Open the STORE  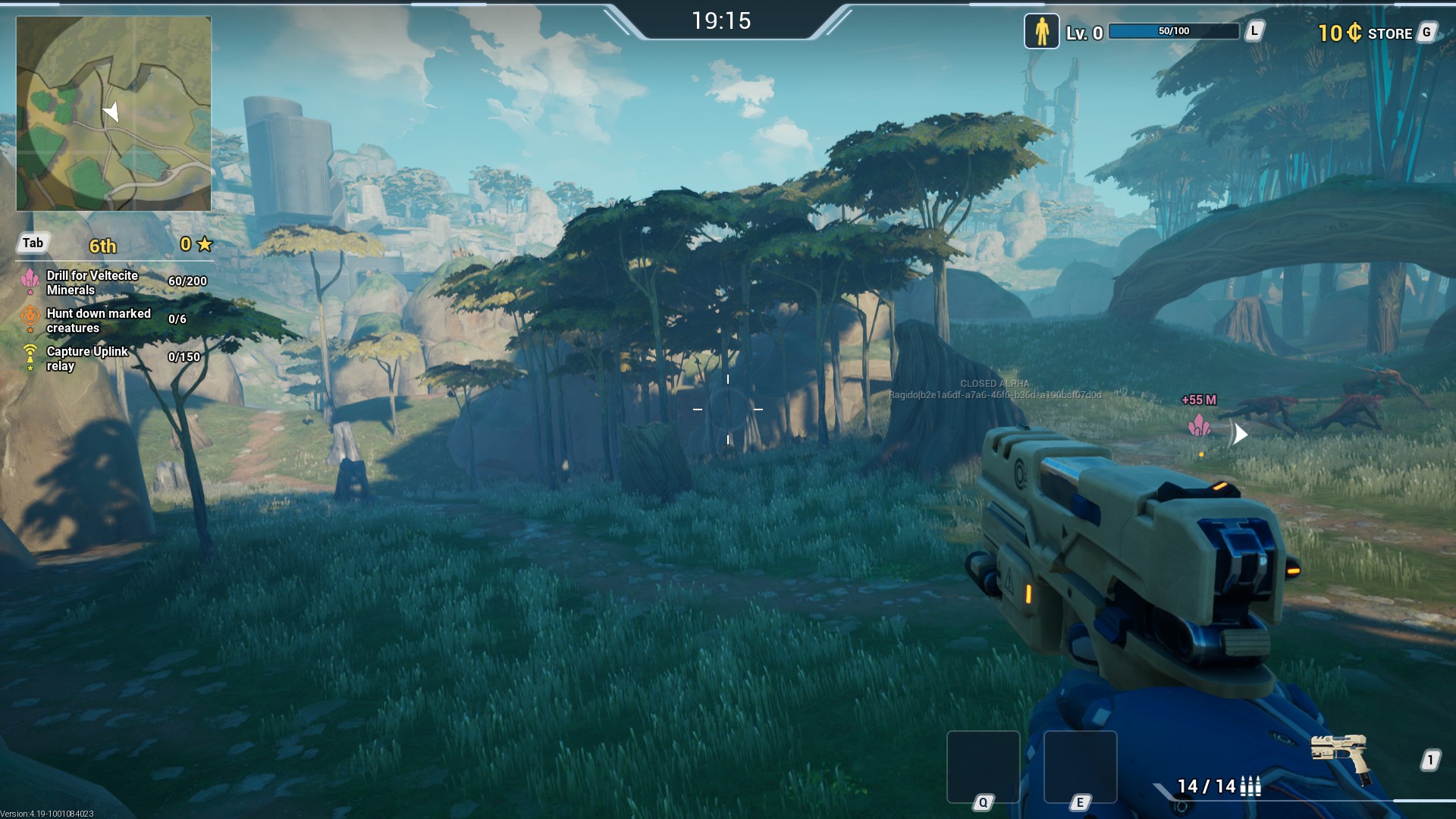(x=1389, y=33)
